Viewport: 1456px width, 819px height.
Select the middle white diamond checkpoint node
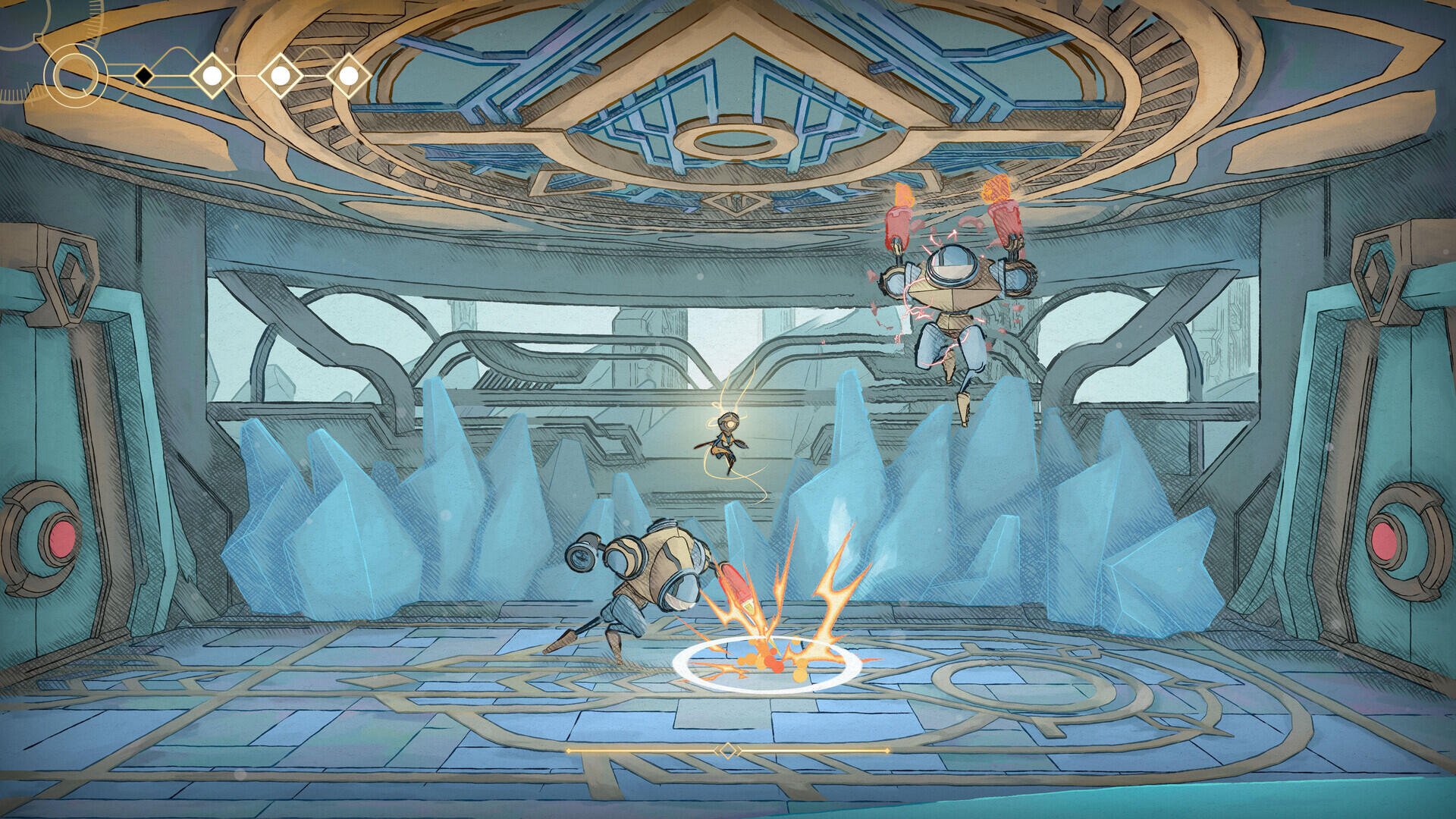(x=279, y=74)
